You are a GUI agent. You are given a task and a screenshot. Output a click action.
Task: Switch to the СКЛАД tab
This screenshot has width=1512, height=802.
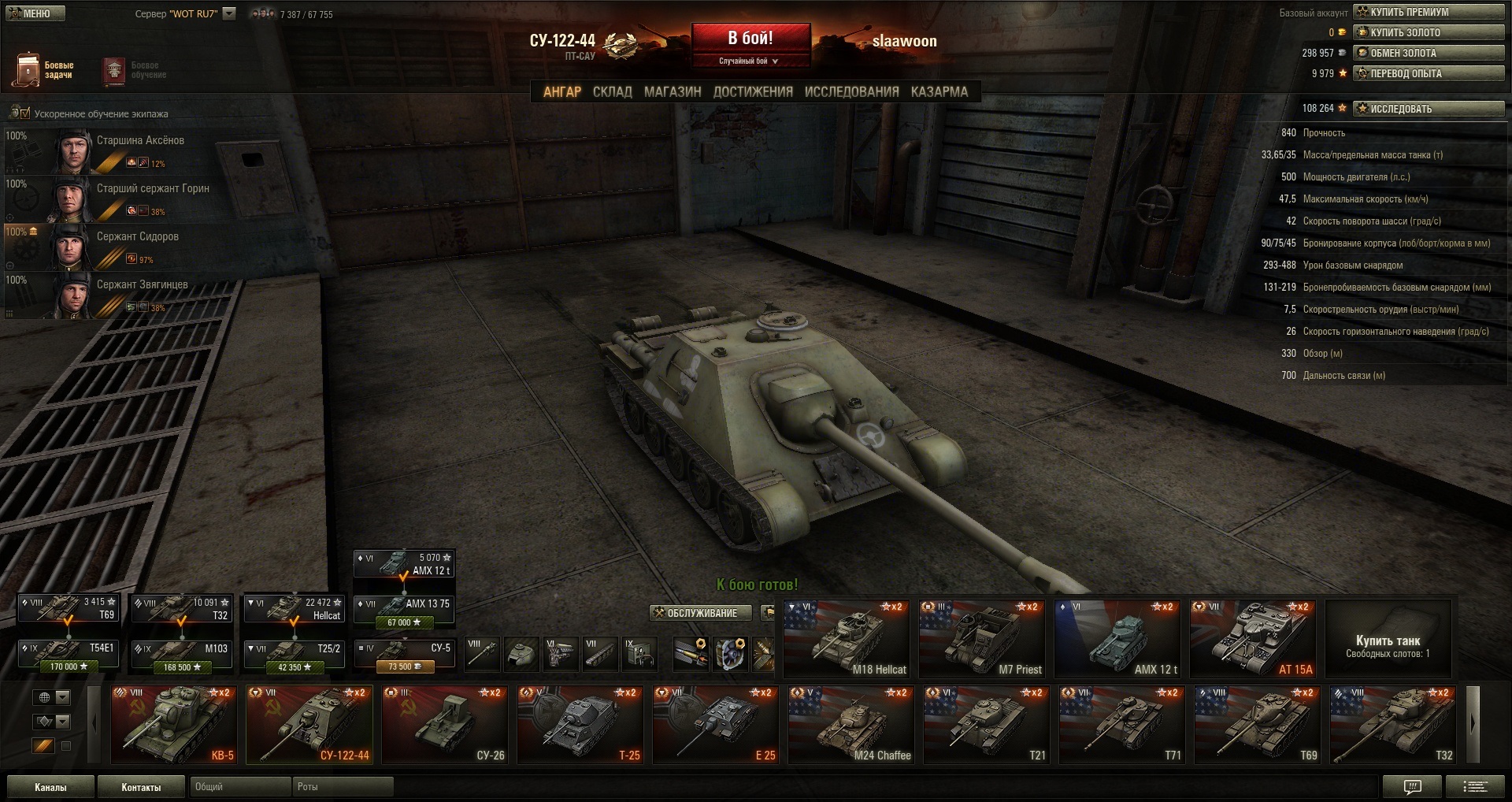pos(612,91)
